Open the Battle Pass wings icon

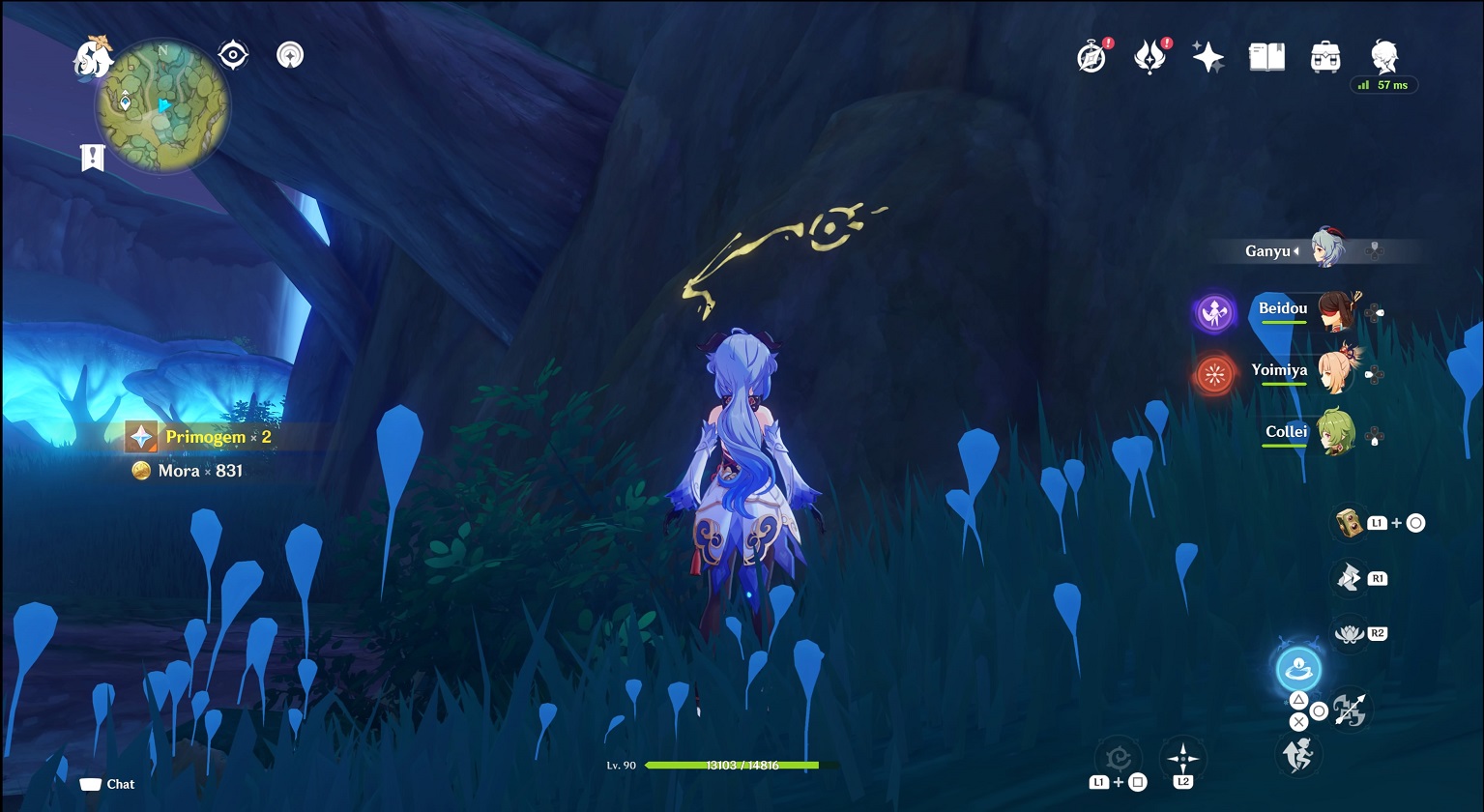tap(1150, 55)
